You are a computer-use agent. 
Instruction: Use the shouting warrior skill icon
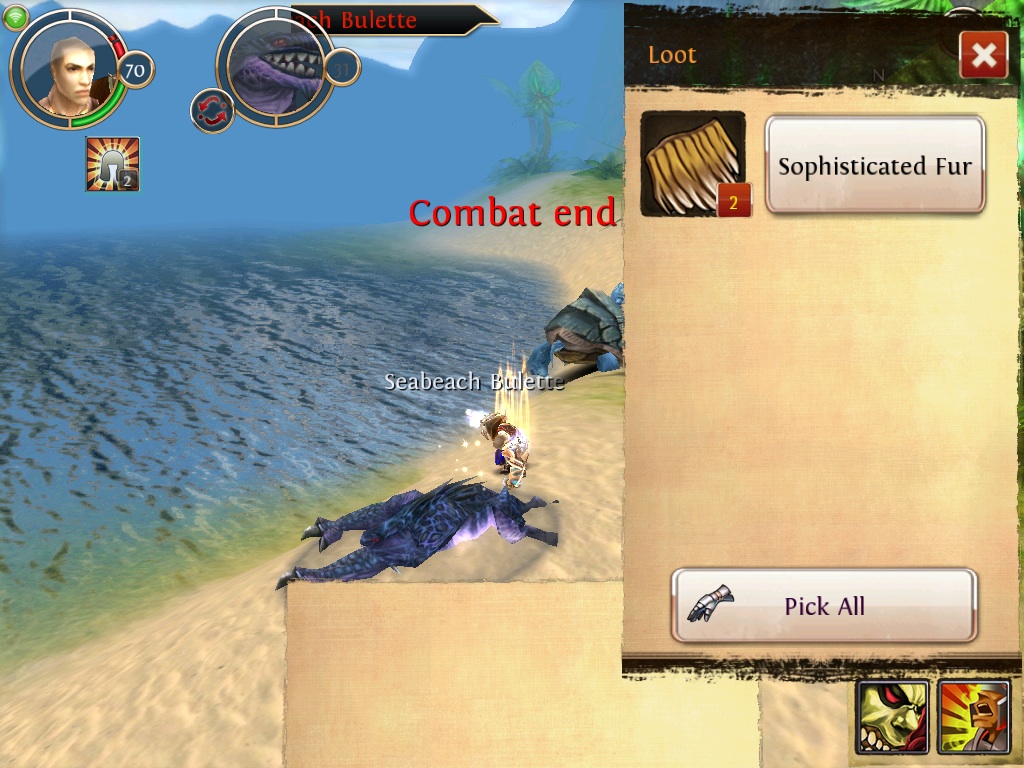click(973, 717)
